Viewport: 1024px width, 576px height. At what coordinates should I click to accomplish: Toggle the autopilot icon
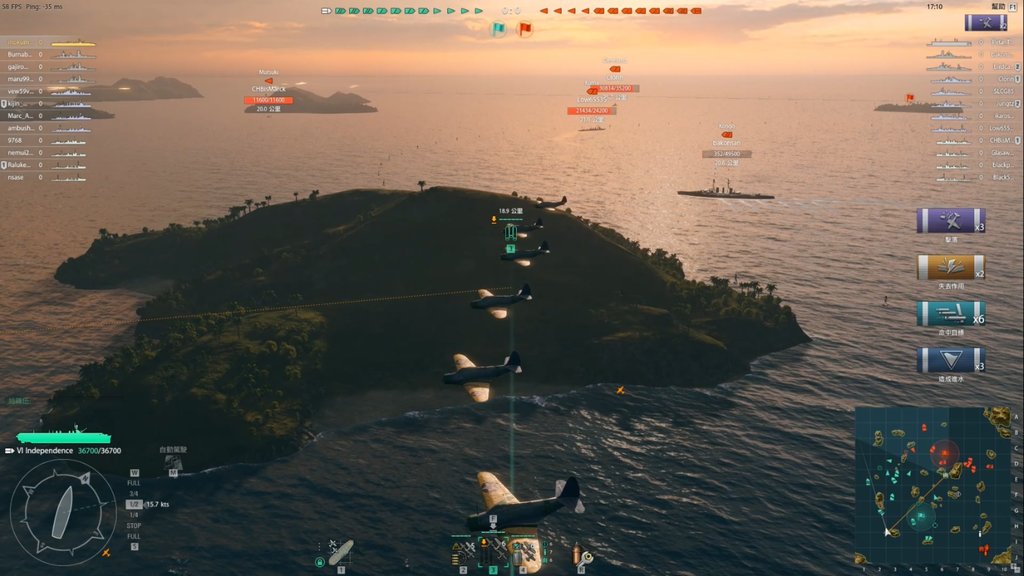pos(173,463)
